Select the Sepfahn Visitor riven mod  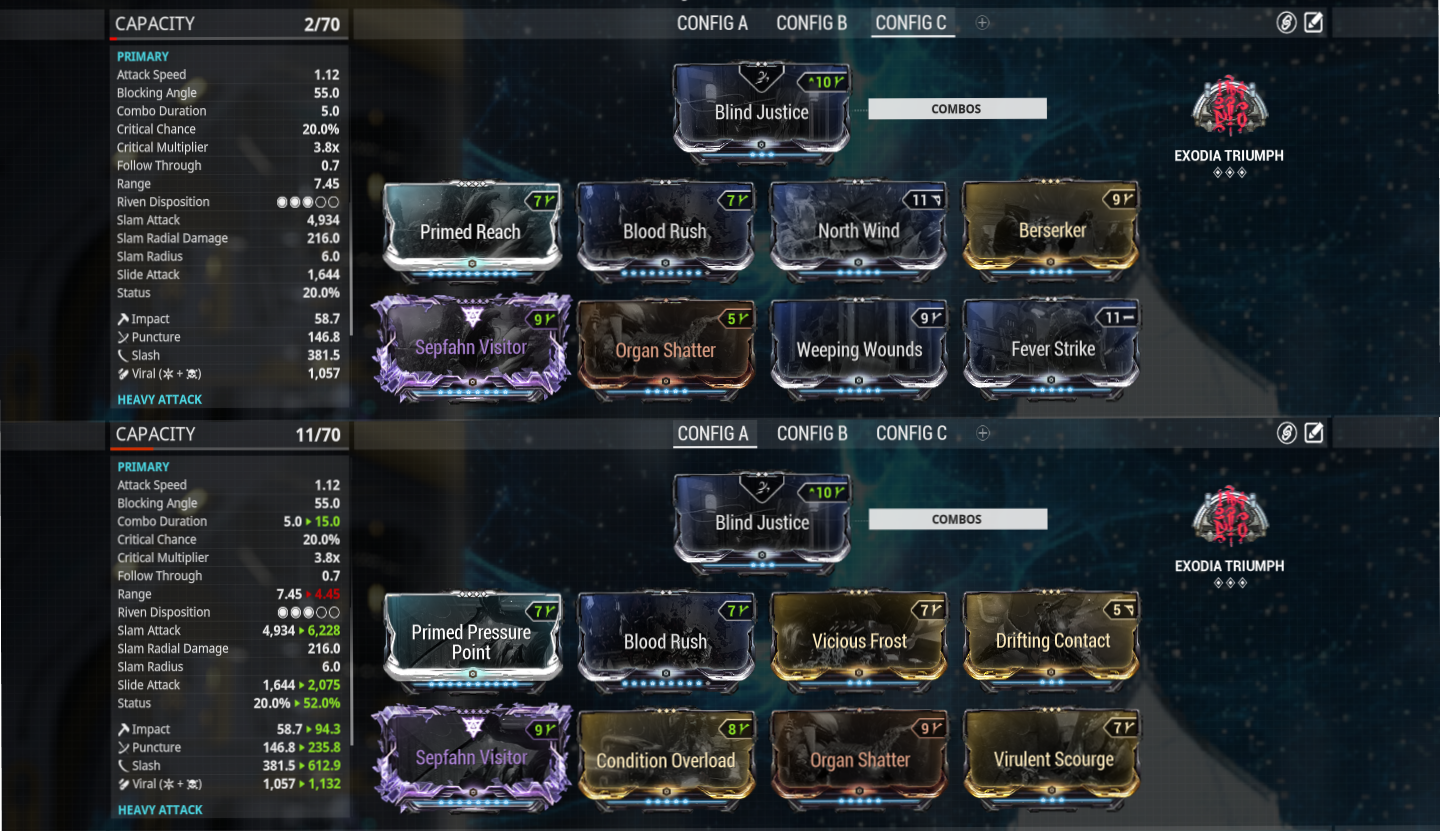(470, 349)
